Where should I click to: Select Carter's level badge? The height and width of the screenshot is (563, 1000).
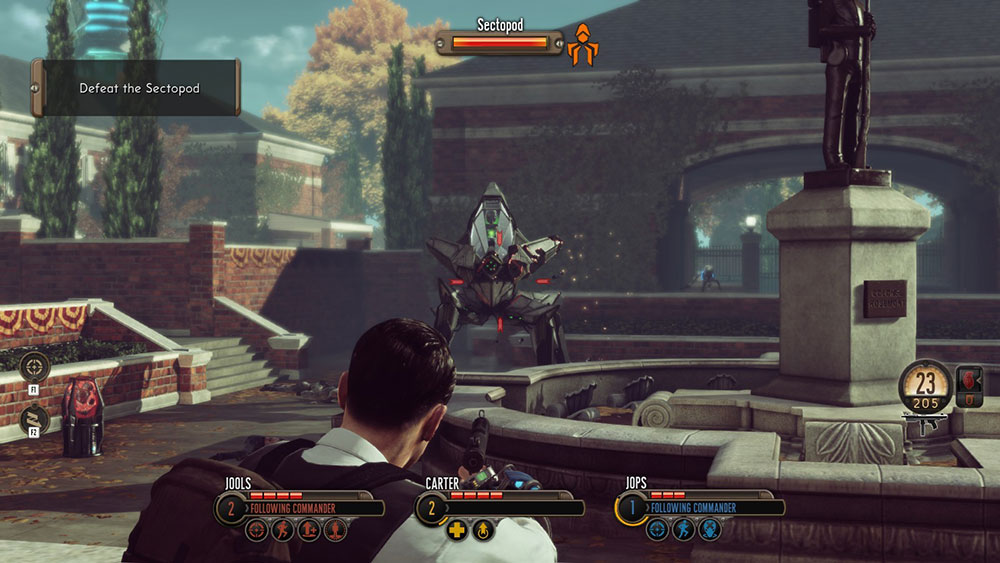[431, 508]
